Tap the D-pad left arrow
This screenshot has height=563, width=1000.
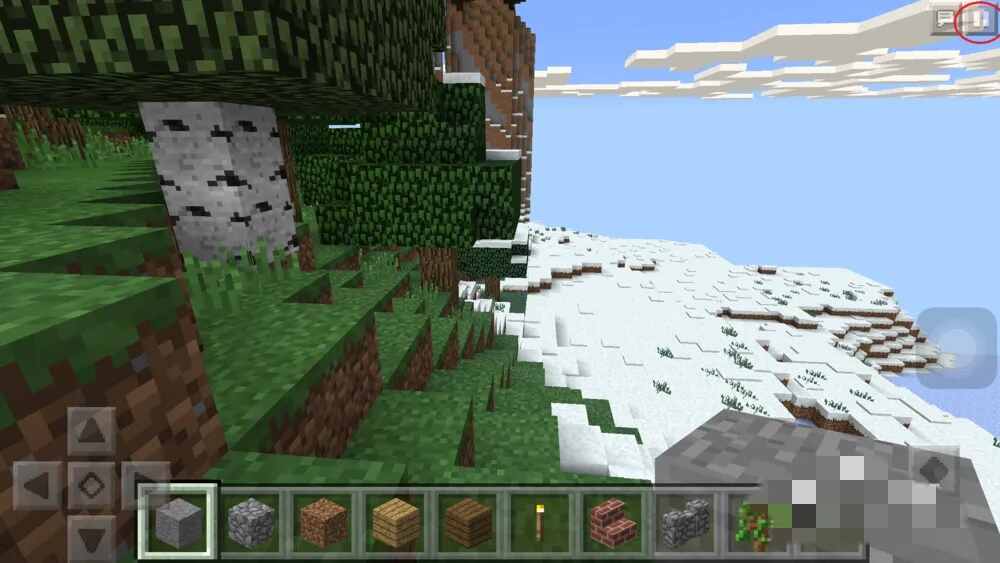[38, 487]
